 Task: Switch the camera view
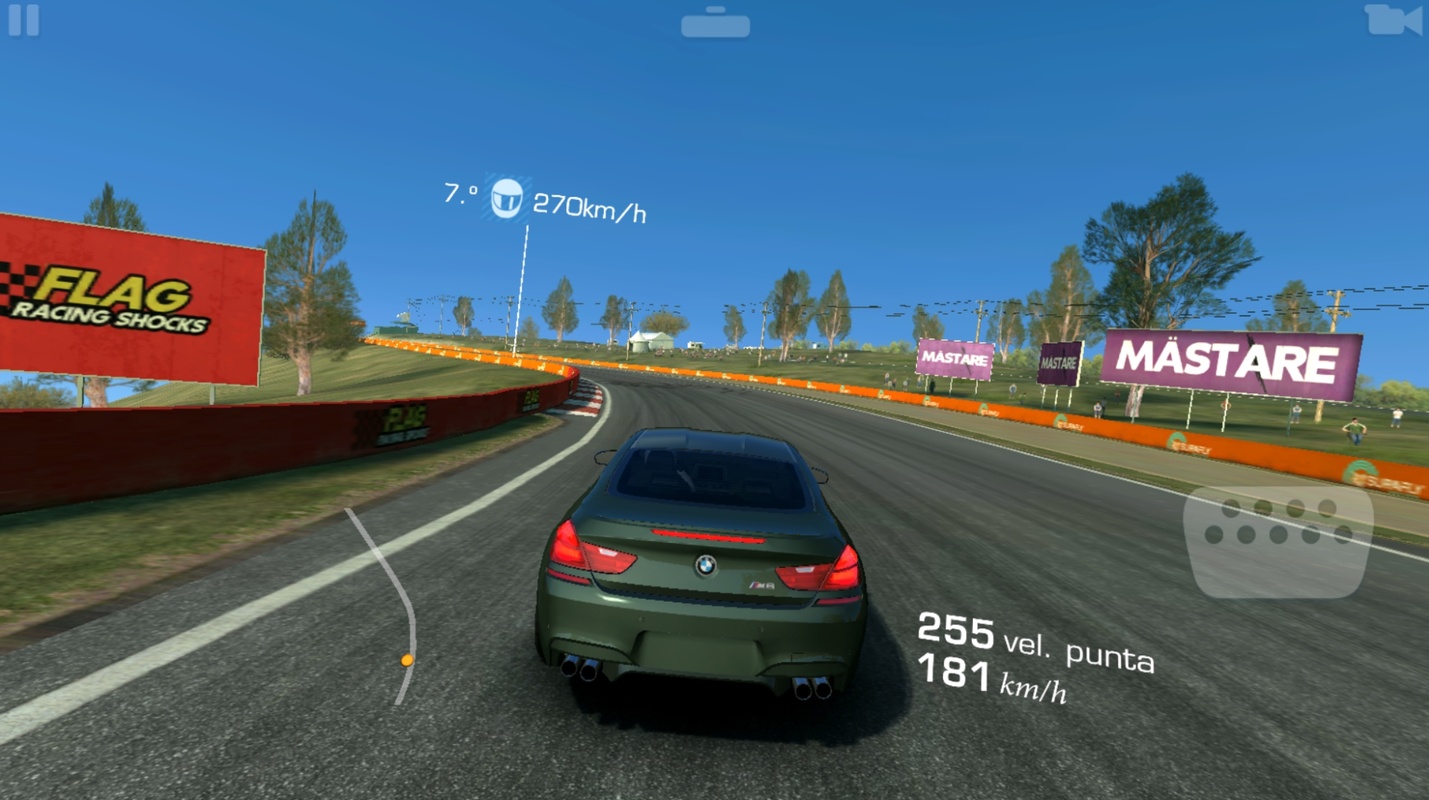click(1393, 20)
